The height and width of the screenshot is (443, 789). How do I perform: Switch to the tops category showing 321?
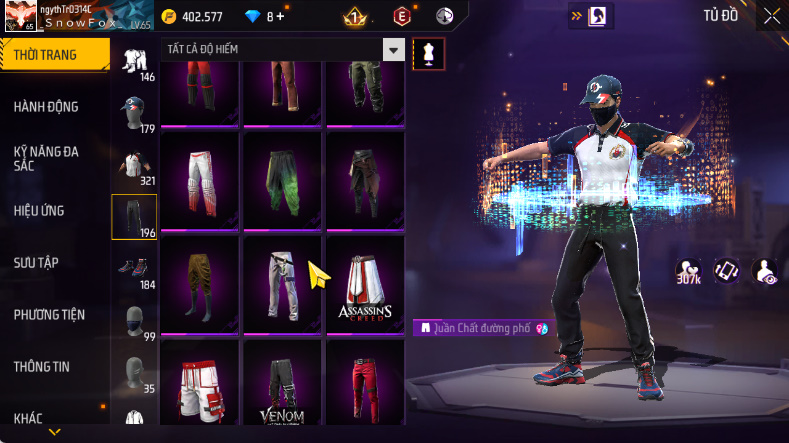pos(133,165)
